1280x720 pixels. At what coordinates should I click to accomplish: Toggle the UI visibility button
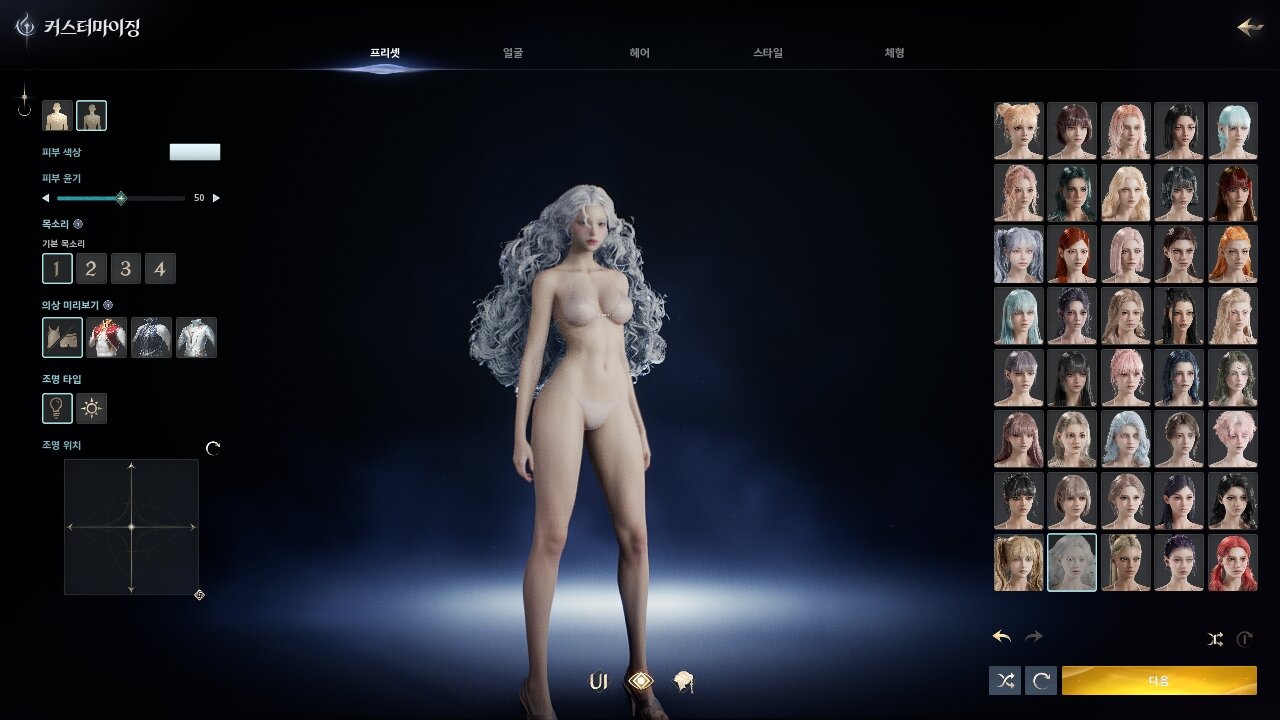[x=598, y=681]
